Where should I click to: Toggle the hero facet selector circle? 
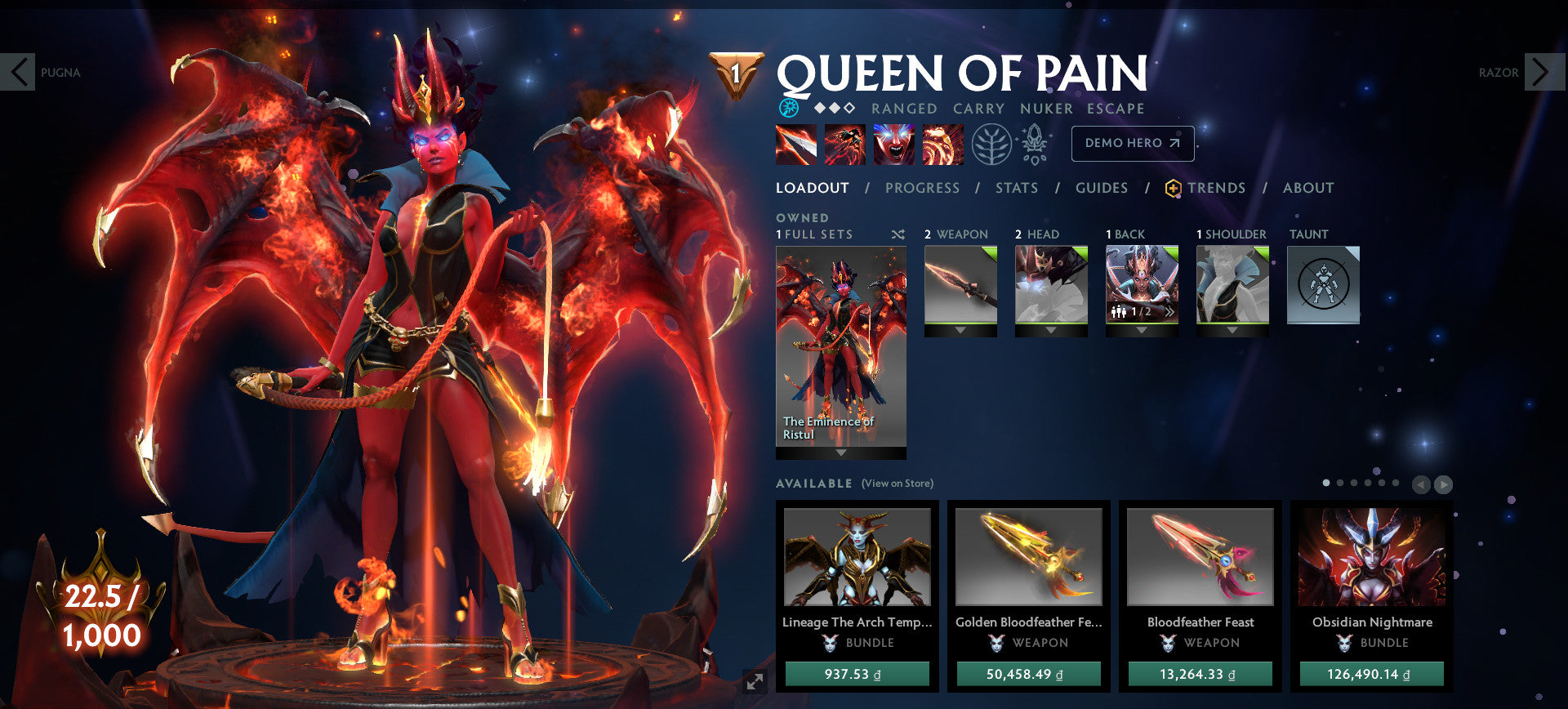click(x=789, y=106)
